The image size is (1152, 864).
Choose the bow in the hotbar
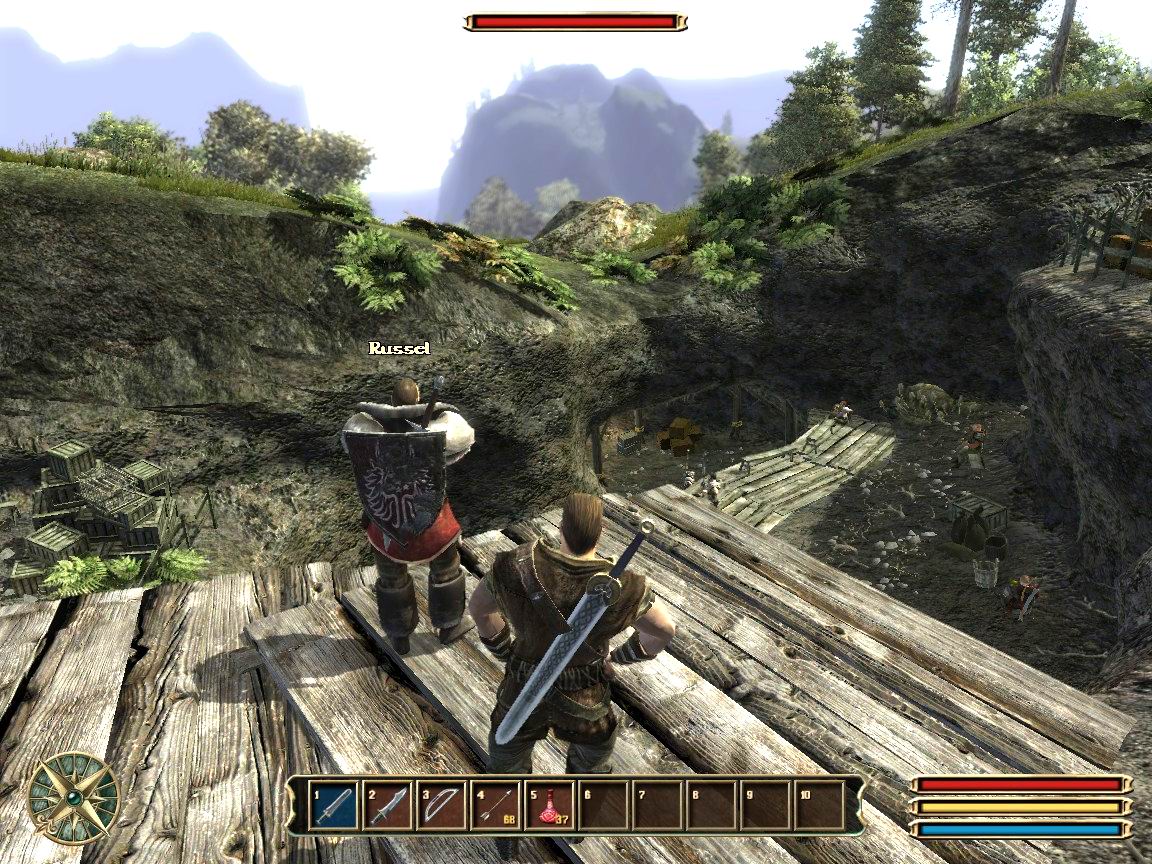[442, 805]
